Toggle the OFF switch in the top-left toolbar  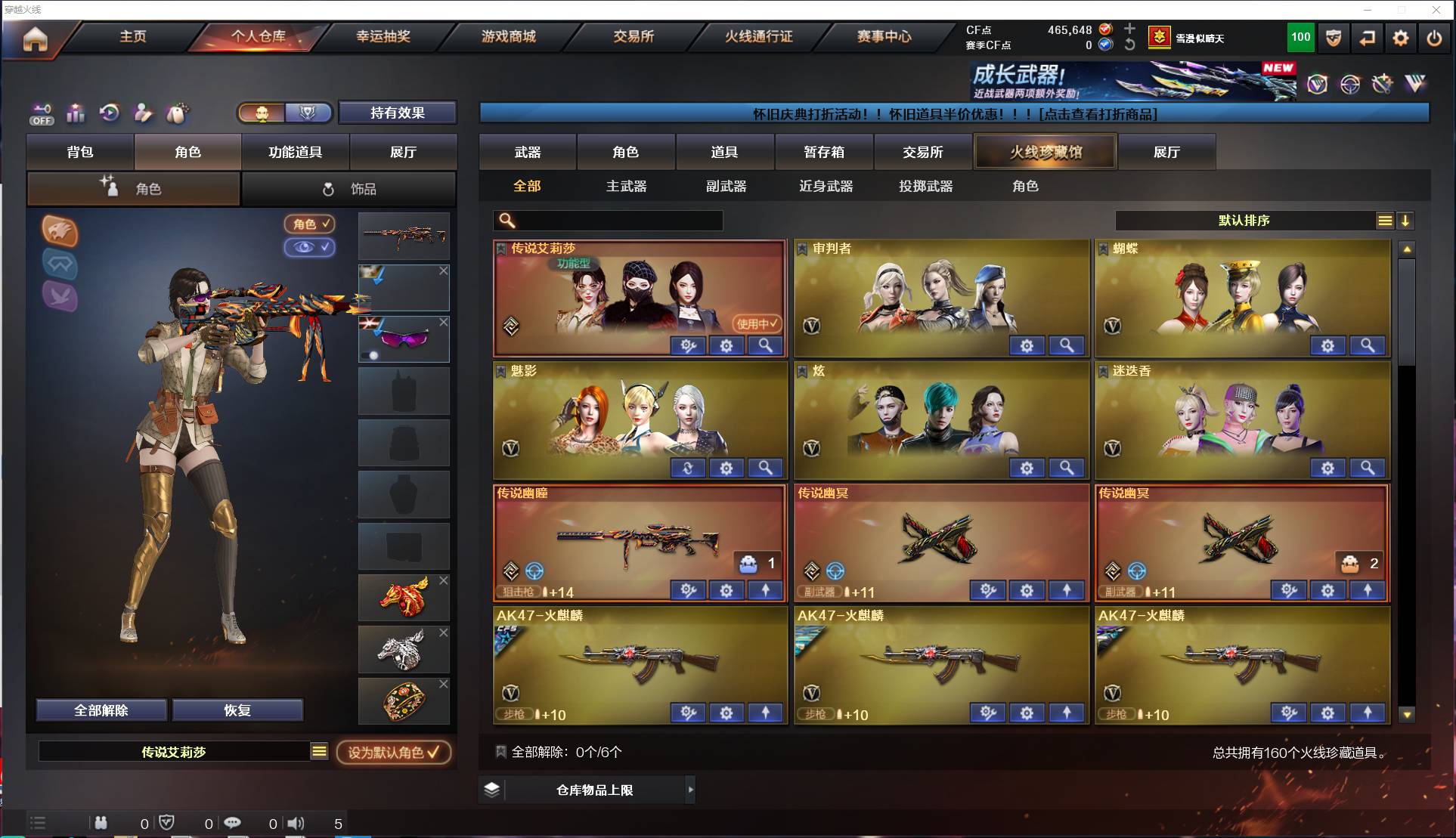click(42, 113)
